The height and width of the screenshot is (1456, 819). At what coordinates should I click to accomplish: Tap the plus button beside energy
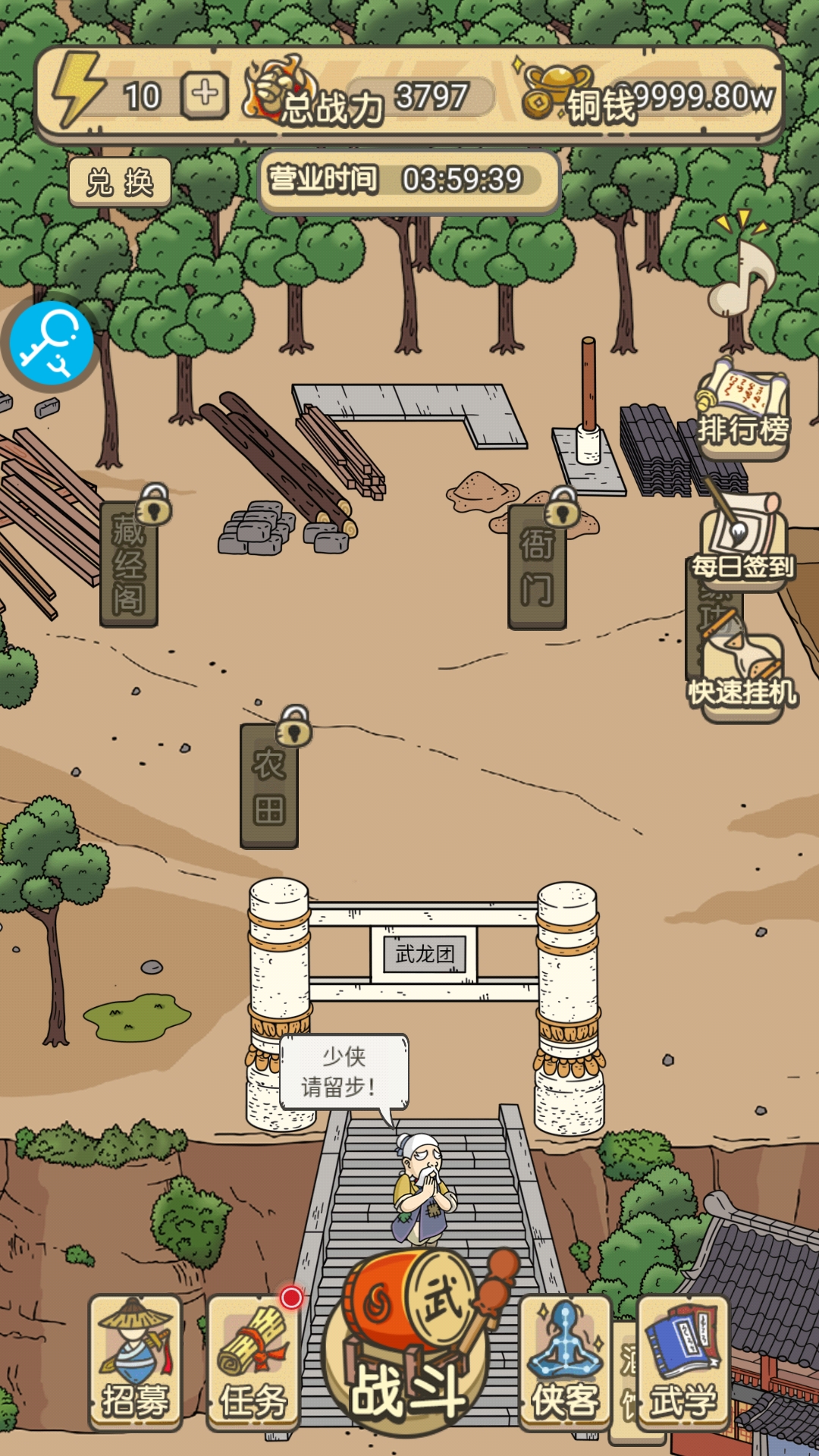point(204,96)
